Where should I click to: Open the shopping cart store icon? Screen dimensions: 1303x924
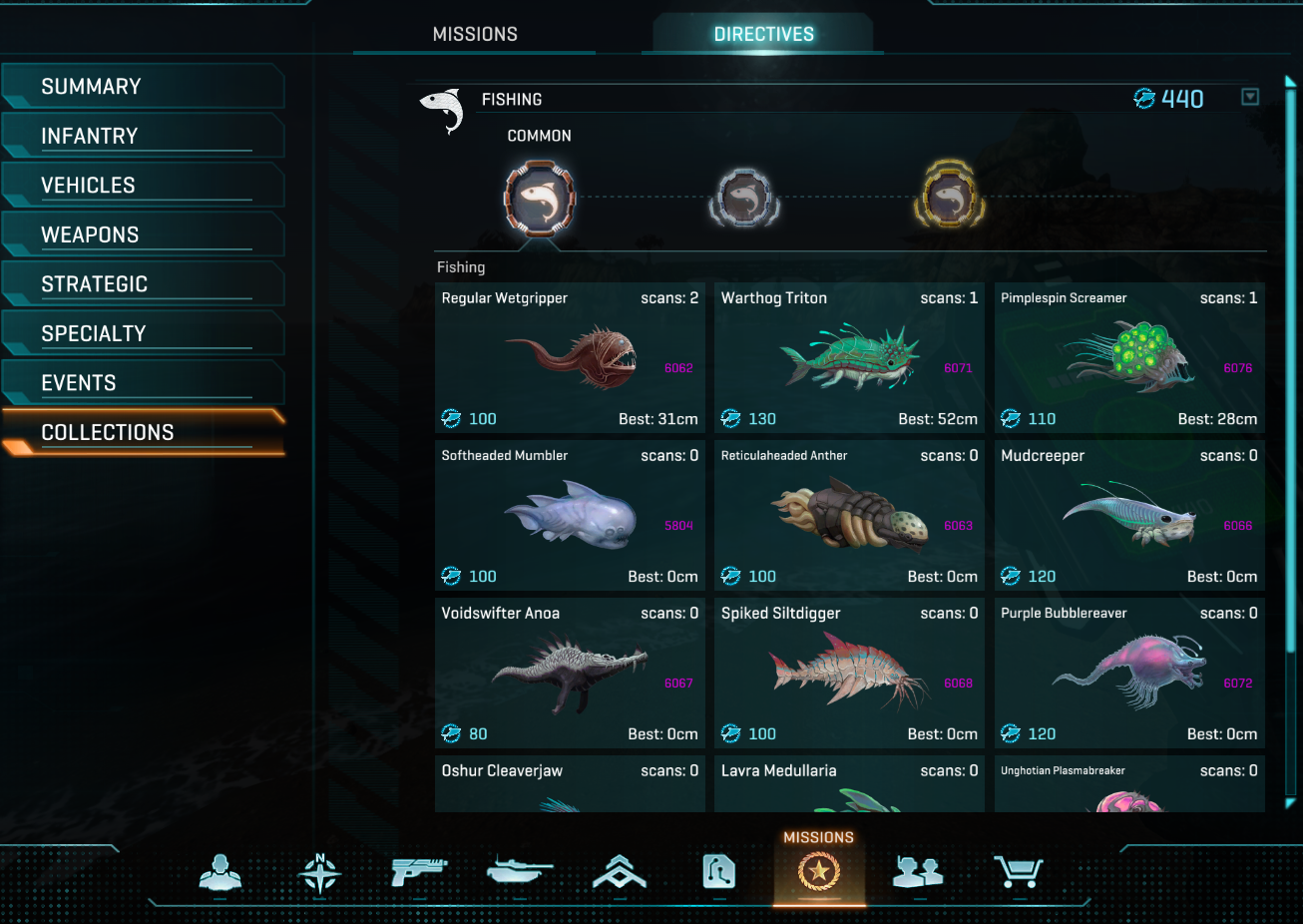(x=1018, y=873)
